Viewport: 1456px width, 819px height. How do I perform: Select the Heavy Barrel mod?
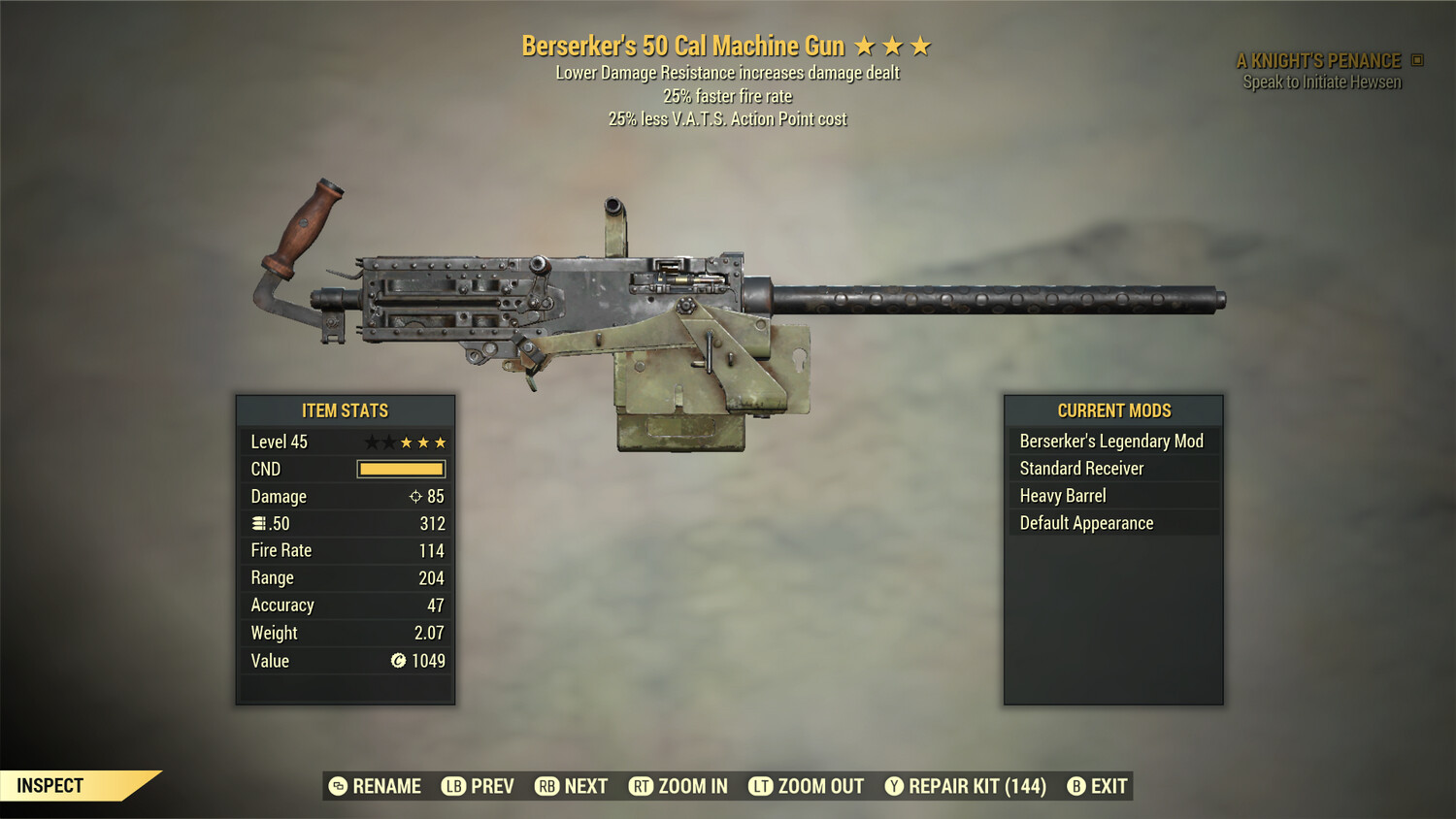(x=1062, y=495)
